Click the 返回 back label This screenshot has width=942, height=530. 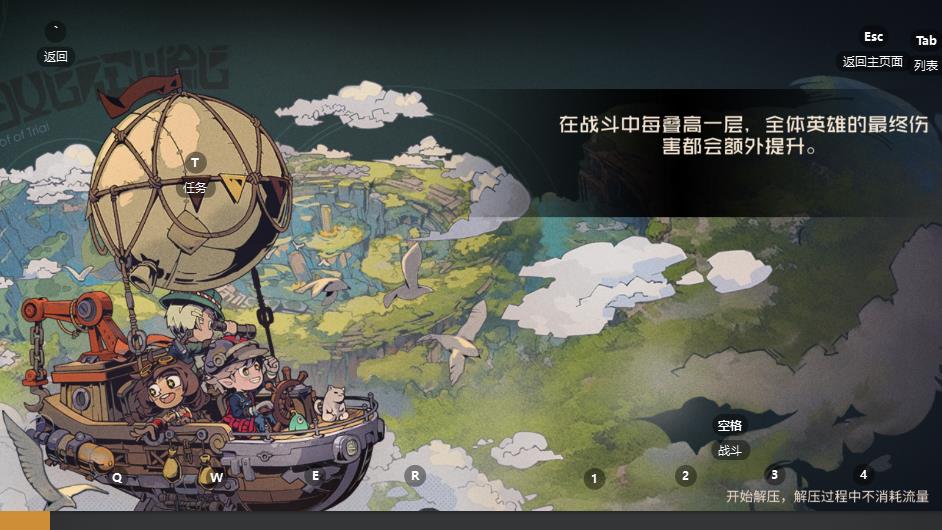click(x=55, y=57)
